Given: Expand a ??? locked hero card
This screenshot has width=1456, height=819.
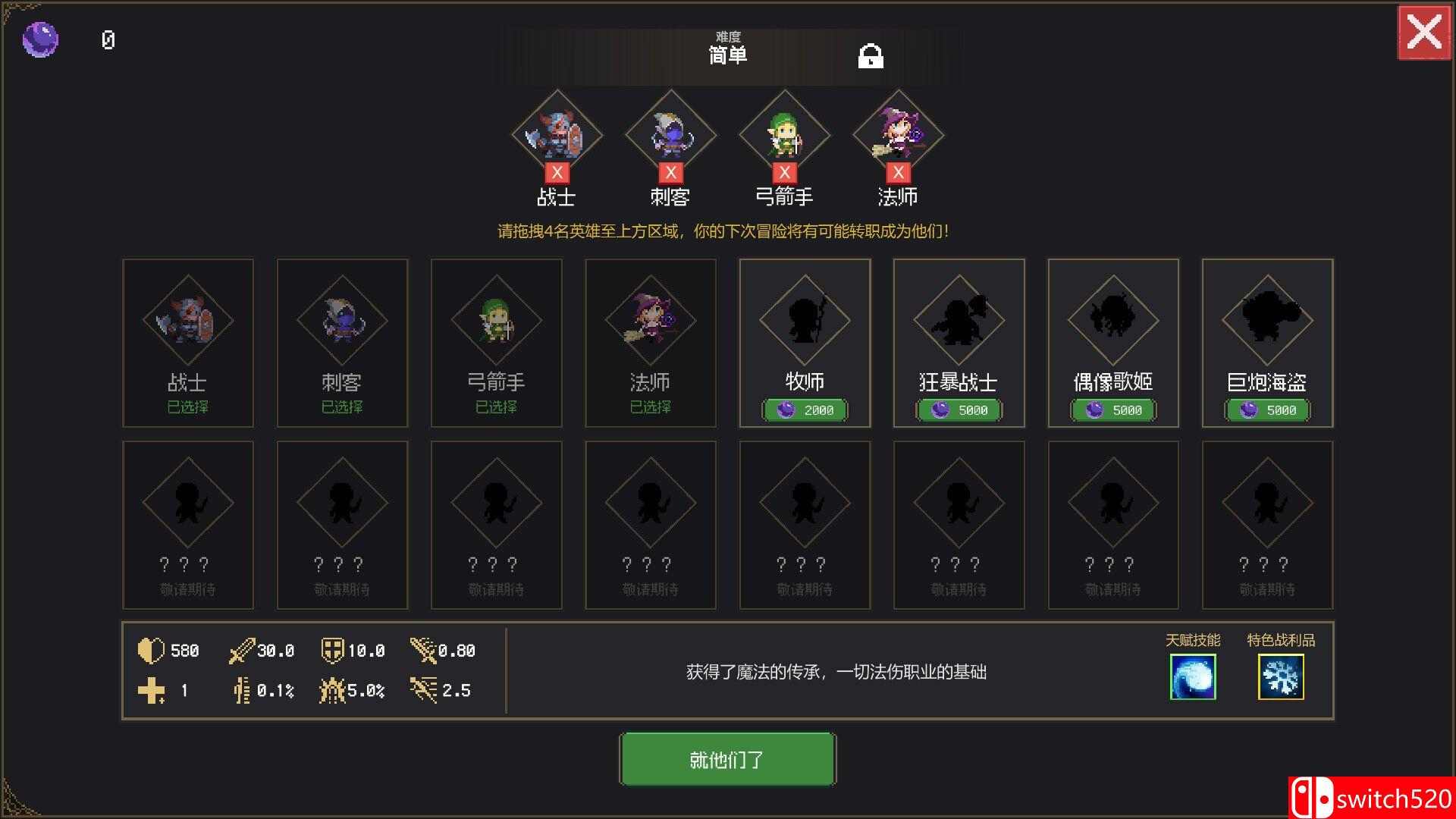Looking at the screenshot, I should 188,523.
